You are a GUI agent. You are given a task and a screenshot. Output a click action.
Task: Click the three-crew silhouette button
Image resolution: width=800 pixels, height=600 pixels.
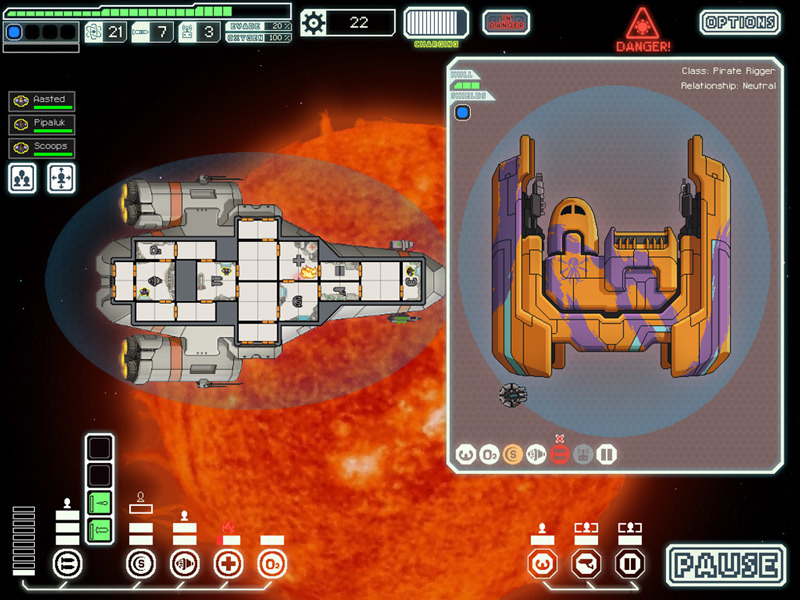pos(25,178)
